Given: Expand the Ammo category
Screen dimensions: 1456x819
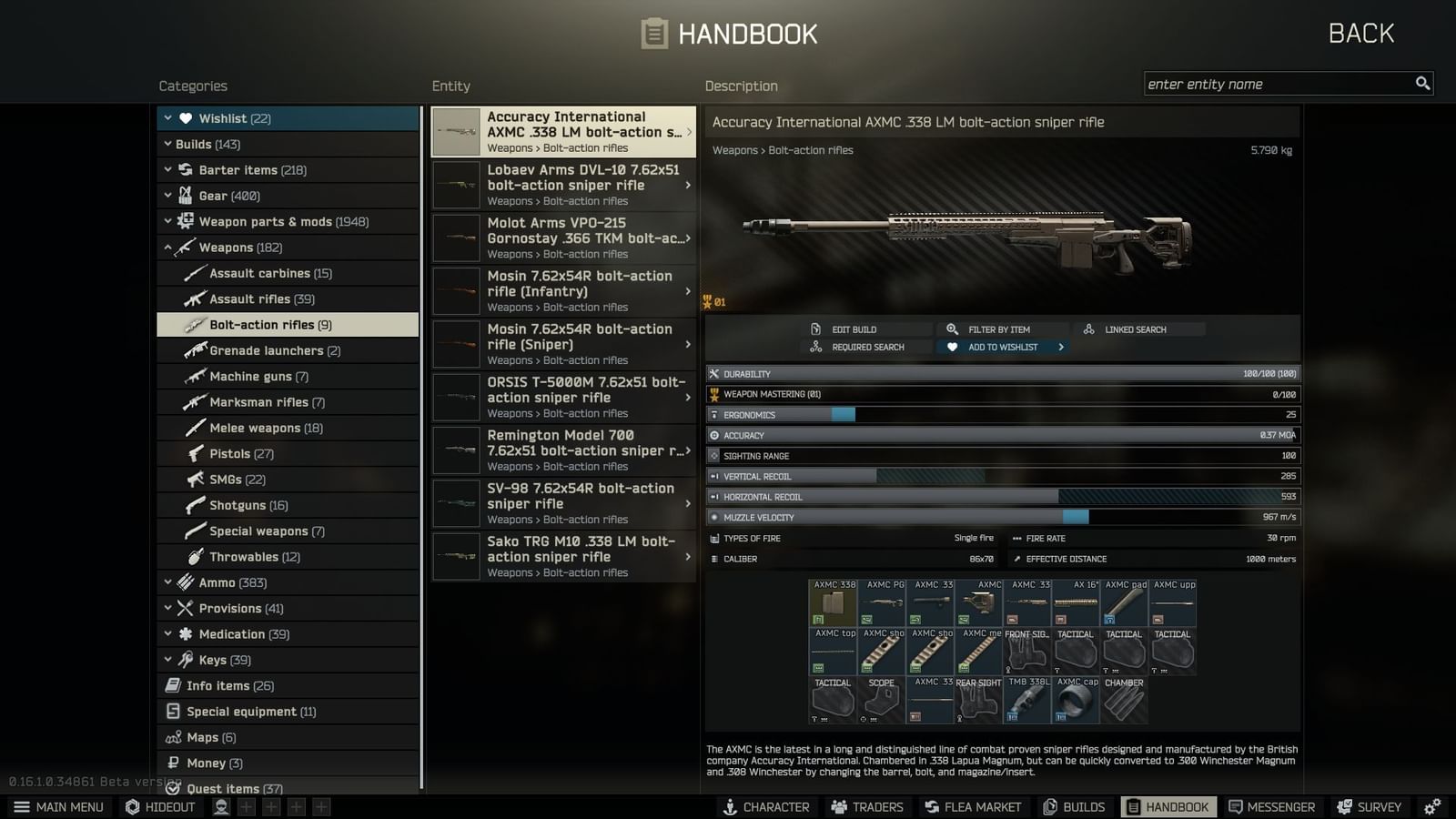Looking at the screenshot, I should click(x=169, y=582).
